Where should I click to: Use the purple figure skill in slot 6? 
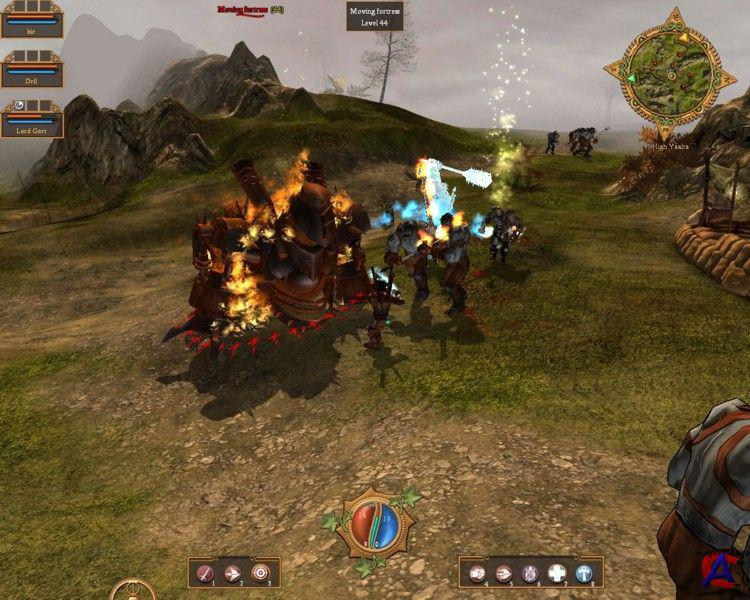click(531, 573)
